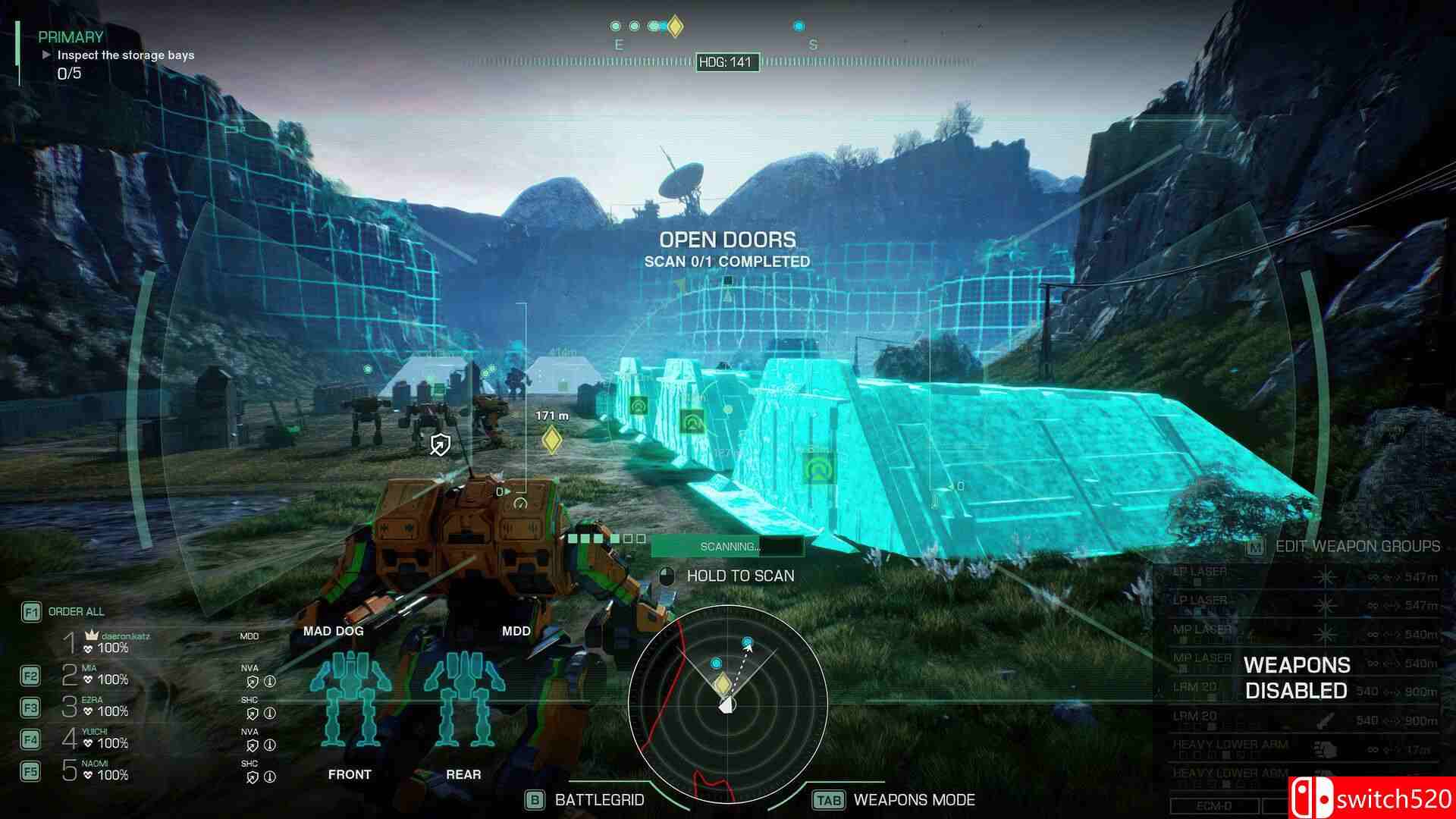Switch to Weapons Mode
The width and height of the screenshot is (1456, 819).
[x=828, y=799]
